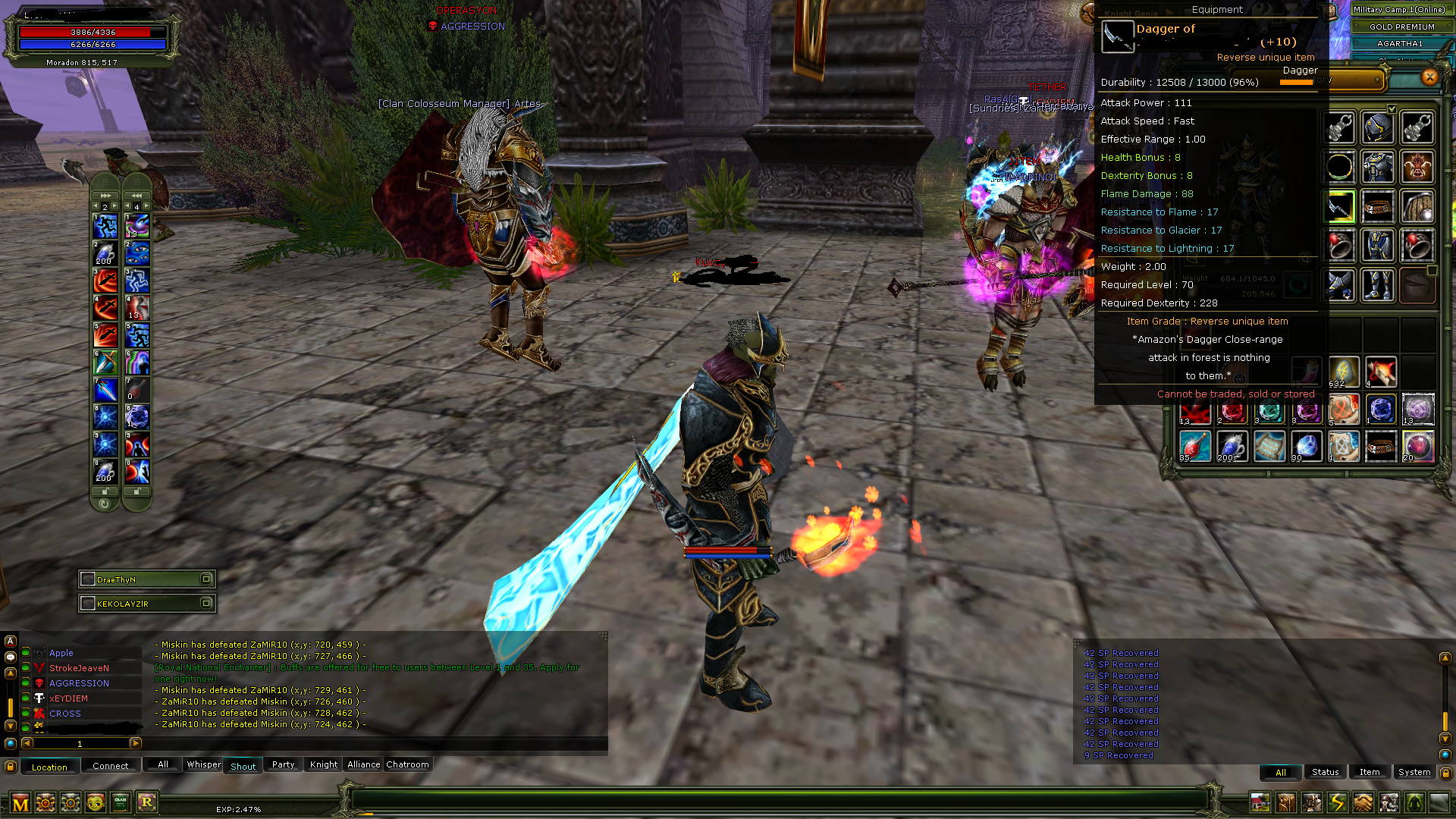Click the Connect button

pos(111,765)
